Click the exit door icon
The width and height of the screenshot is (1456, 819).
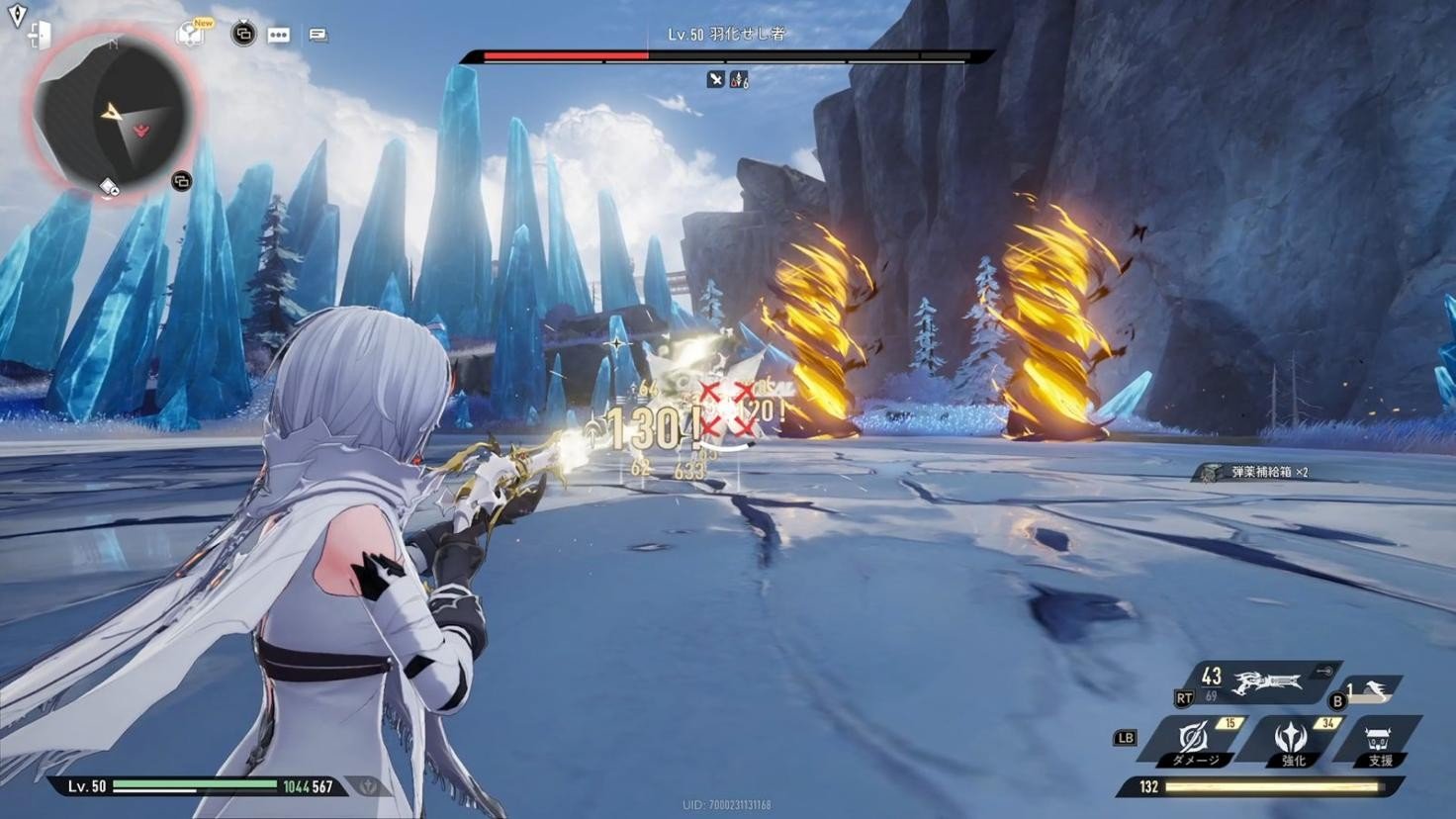(x=40, y=36)
